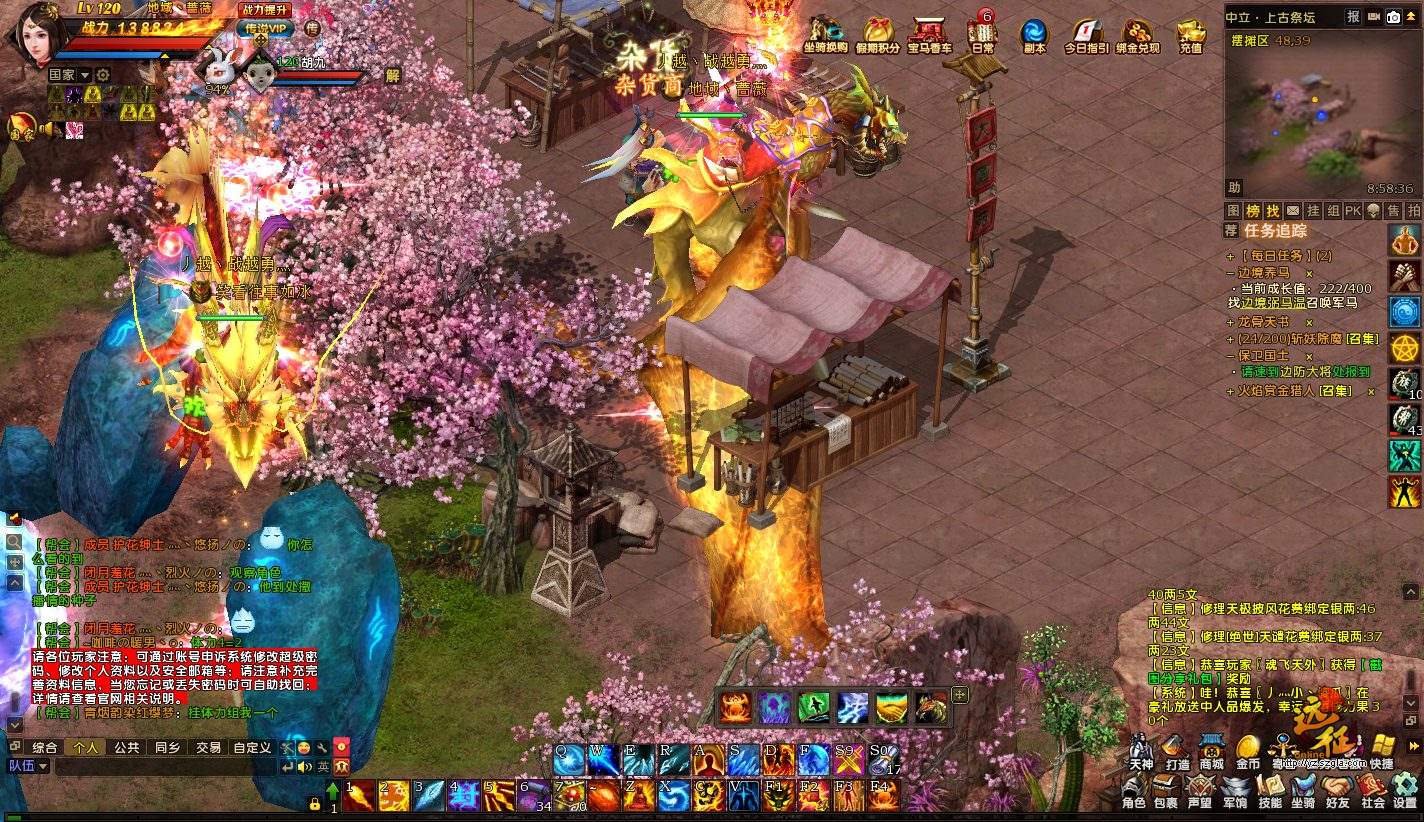Open the 商城 item mall

point(1212,752)
